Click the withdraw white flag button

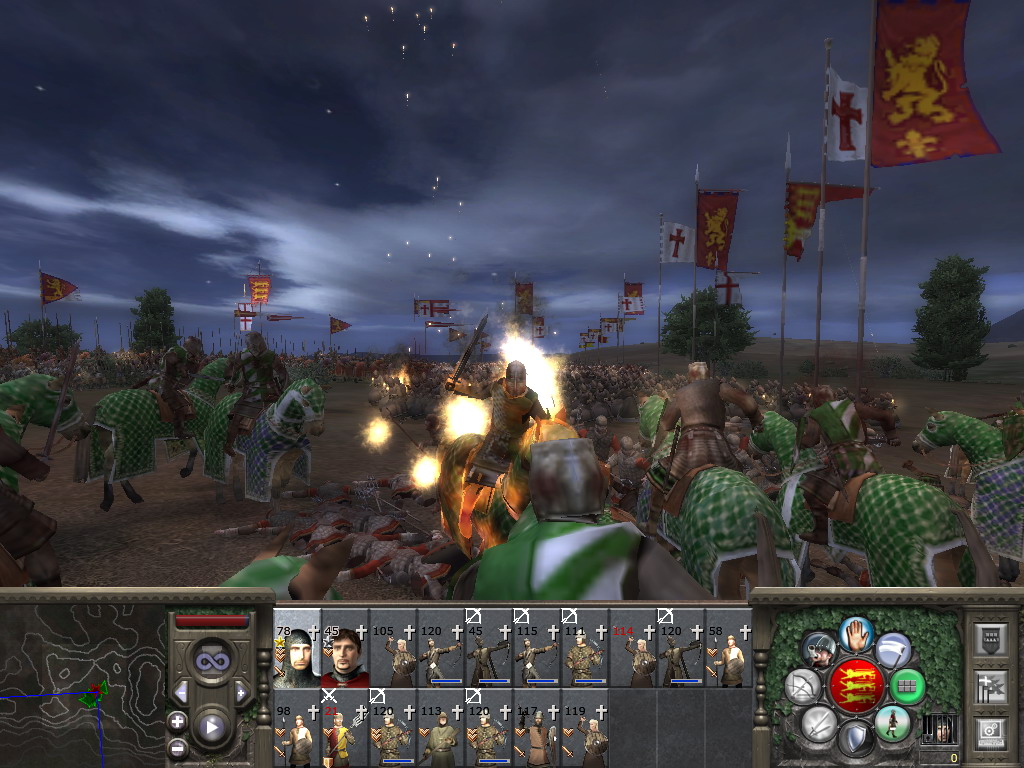click(892, 651)
